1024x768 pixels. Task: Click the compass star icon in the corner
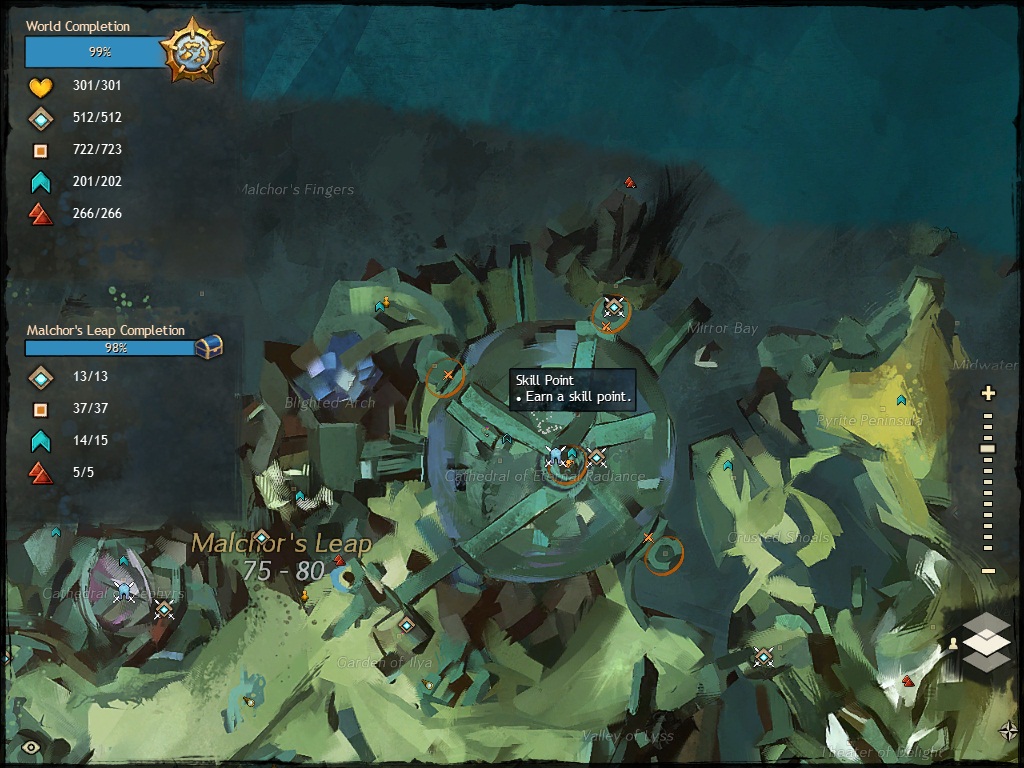pyautogui.click(x=1008, y=730)
